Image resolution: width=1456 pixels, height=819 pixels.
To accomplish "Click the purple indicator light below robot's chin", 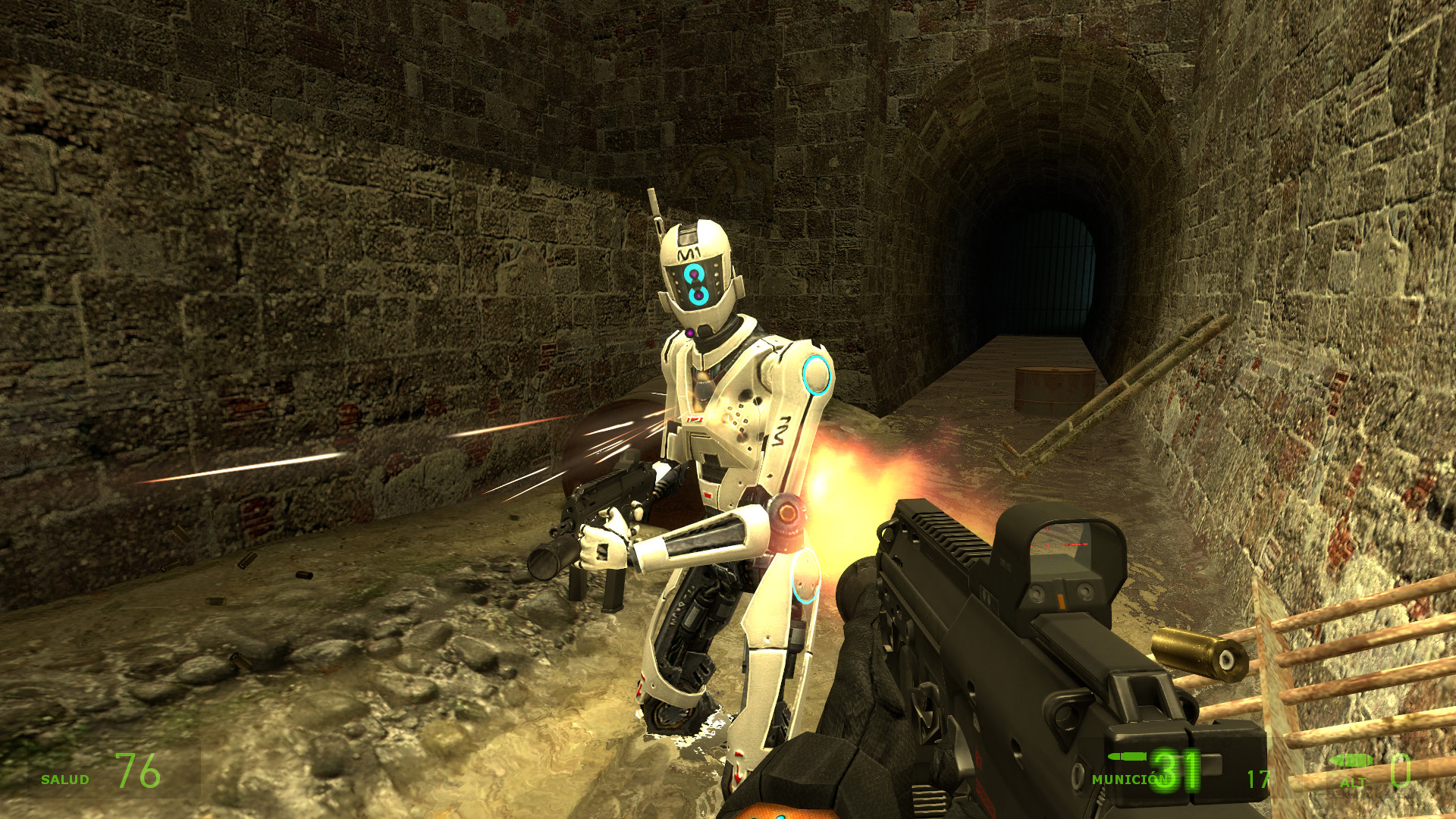I will point(690,332).
